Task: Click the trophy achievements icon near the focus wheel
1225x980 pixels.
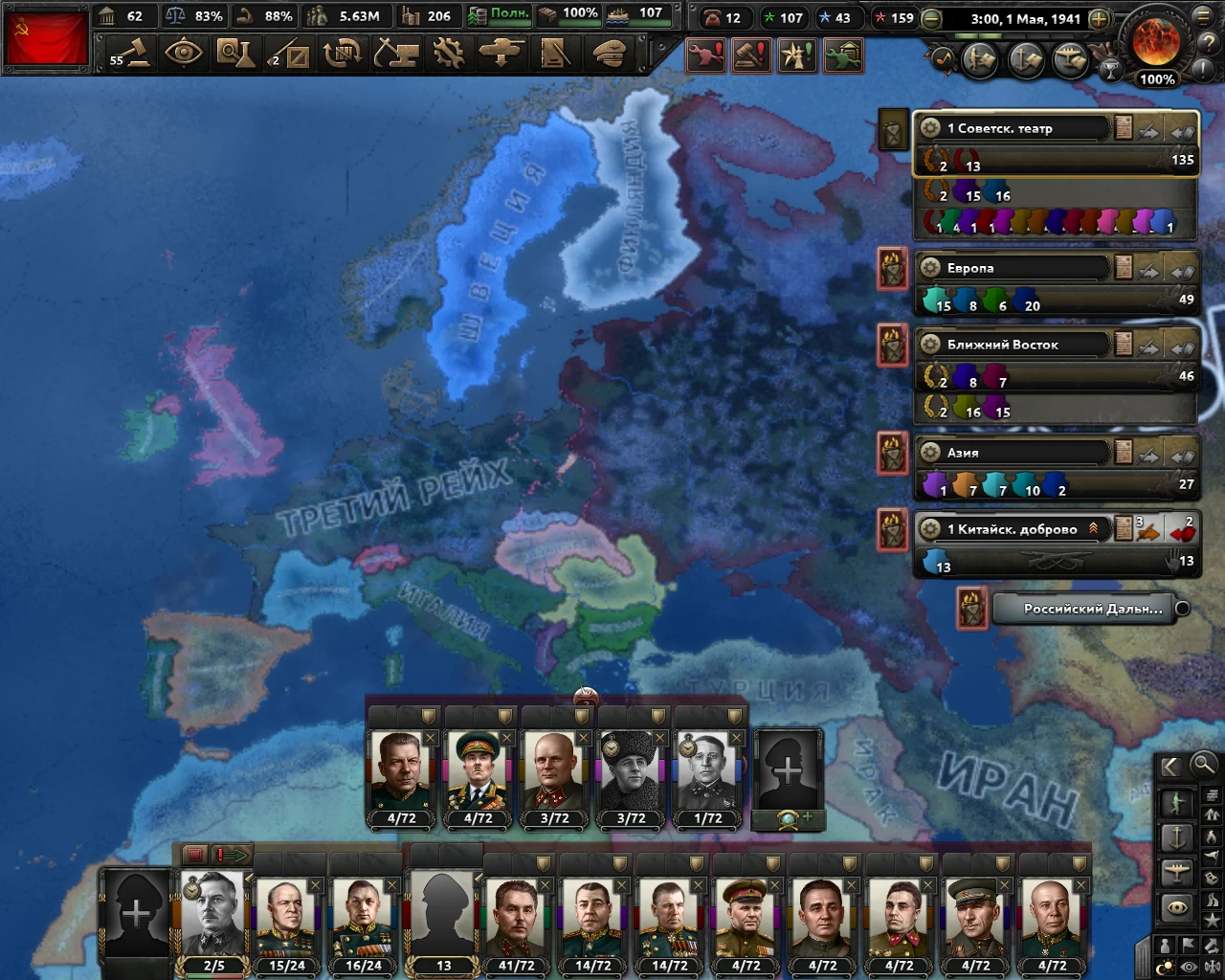Action: pos(1110,69)
